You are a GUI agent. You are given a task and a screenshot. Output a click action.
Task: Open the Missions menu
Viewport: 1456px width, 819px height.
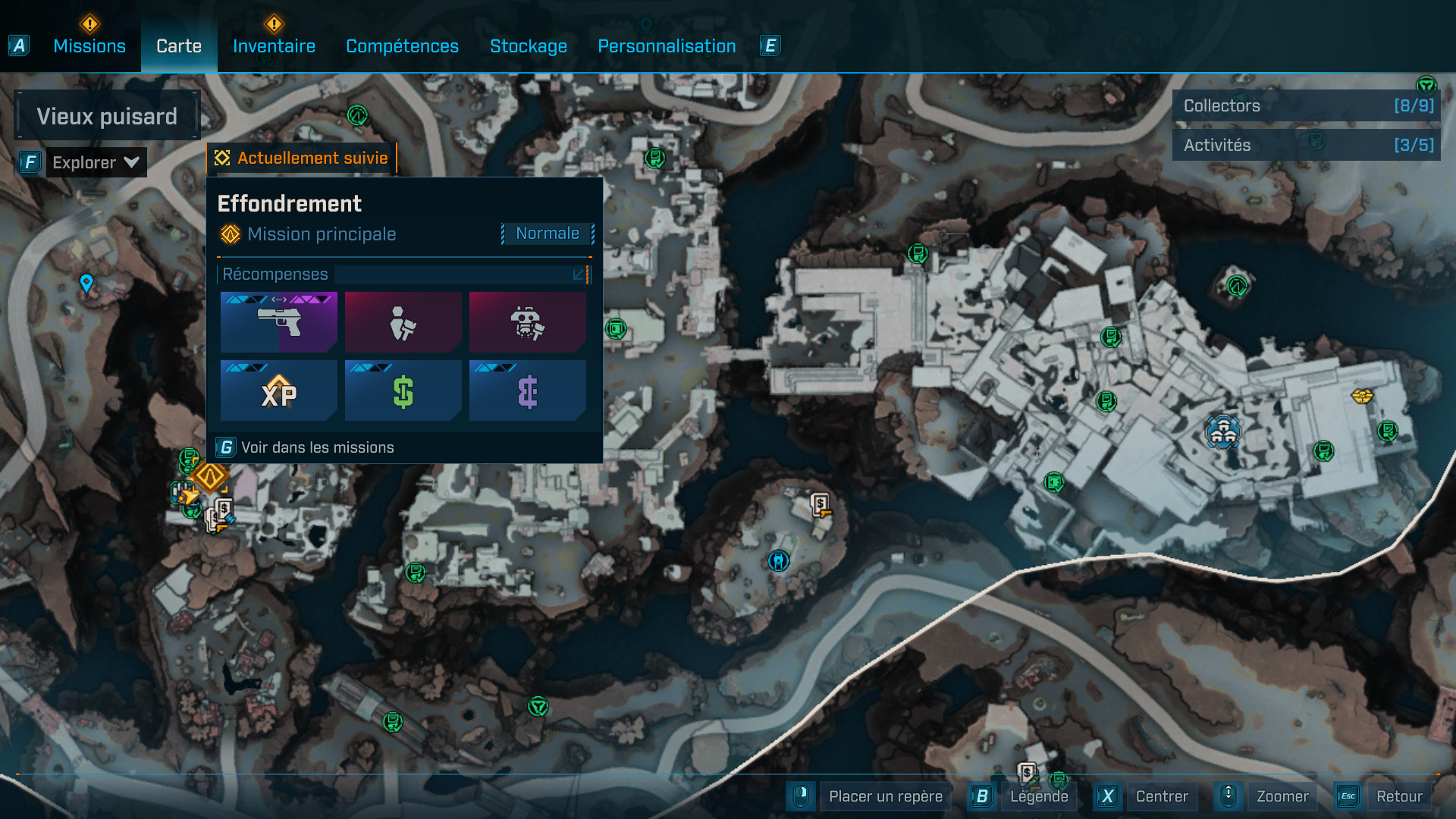coord(89,45)
